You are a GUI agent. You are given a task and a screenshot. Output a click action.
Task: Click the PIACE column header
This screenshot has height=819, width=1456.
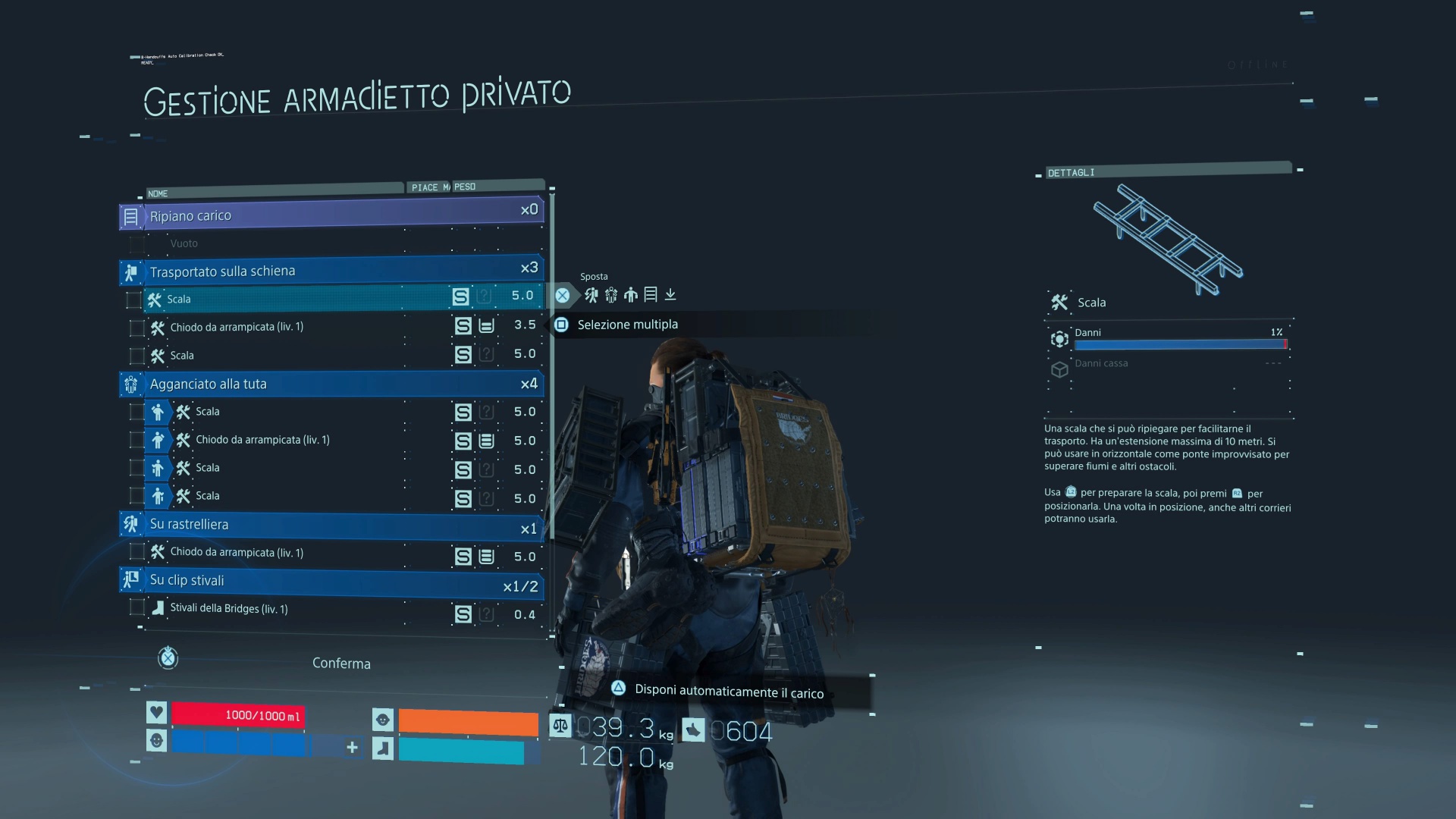425,187
